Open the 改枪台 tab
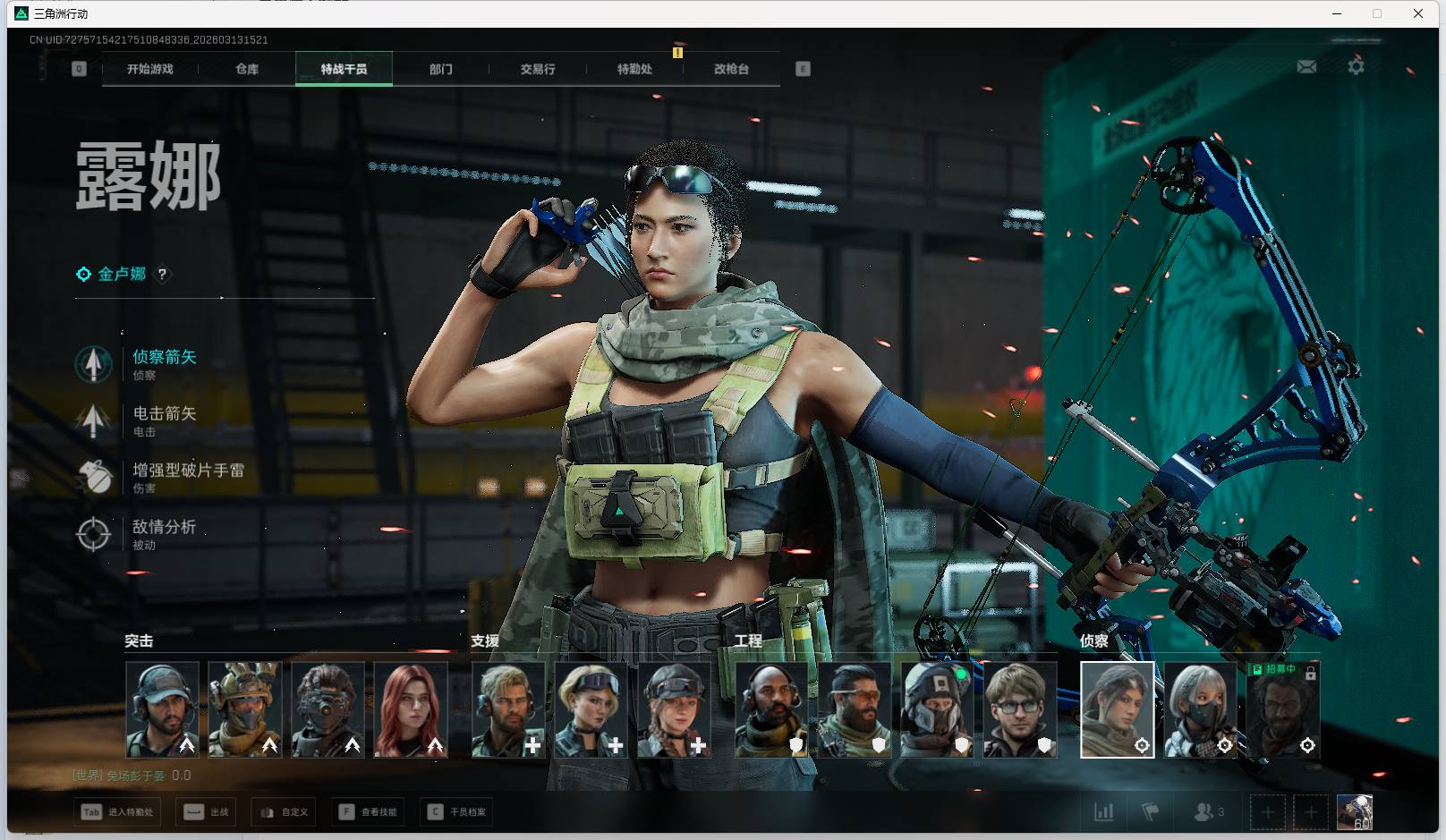The image size is (1446, 840). (731, 69)
